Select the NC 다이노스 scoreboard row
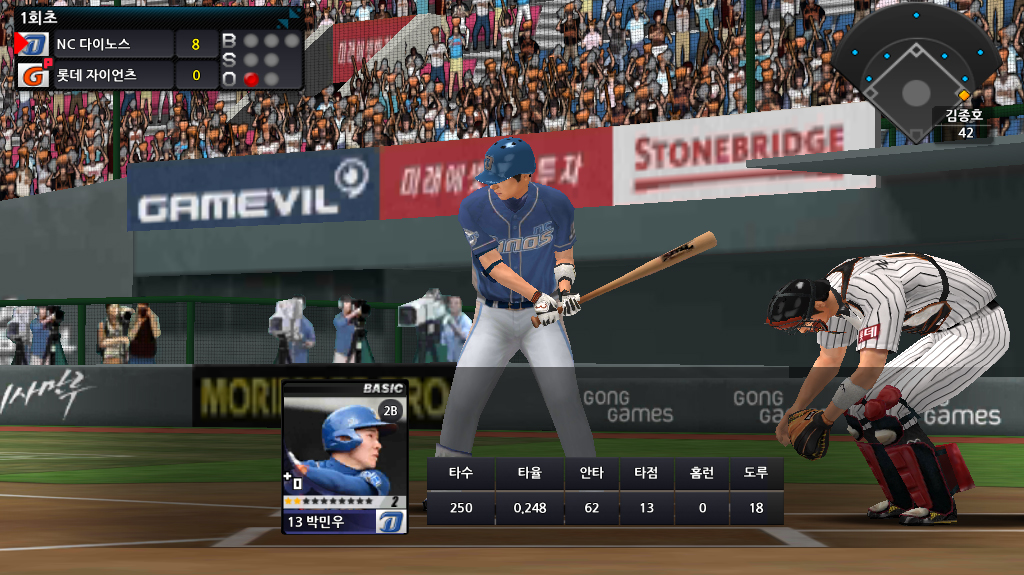 click(110, 44)
